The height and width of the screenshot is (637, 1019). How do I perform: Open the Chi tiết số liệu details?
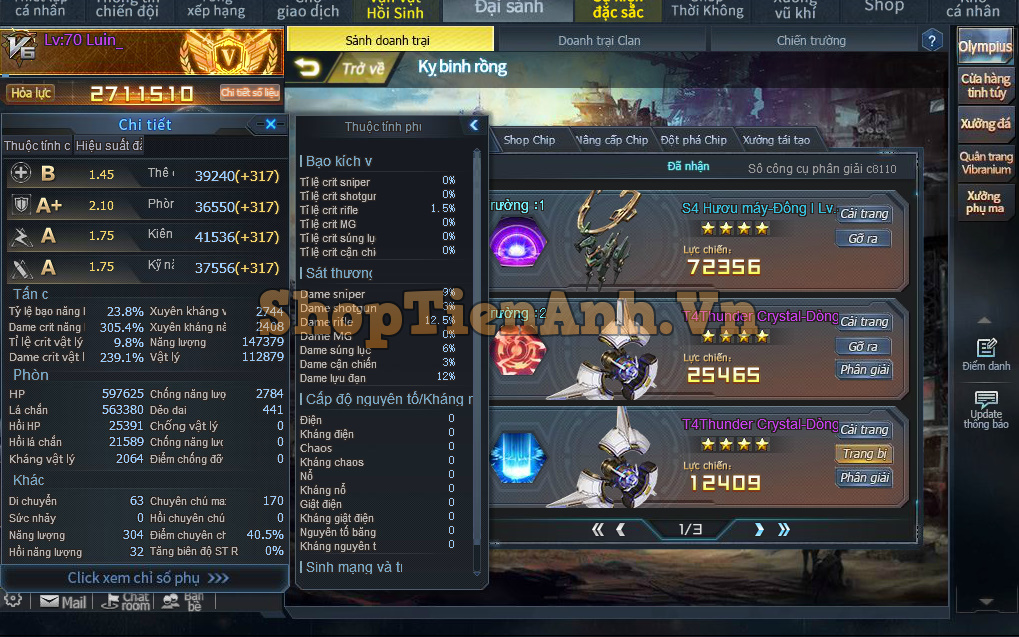point(250,93)
